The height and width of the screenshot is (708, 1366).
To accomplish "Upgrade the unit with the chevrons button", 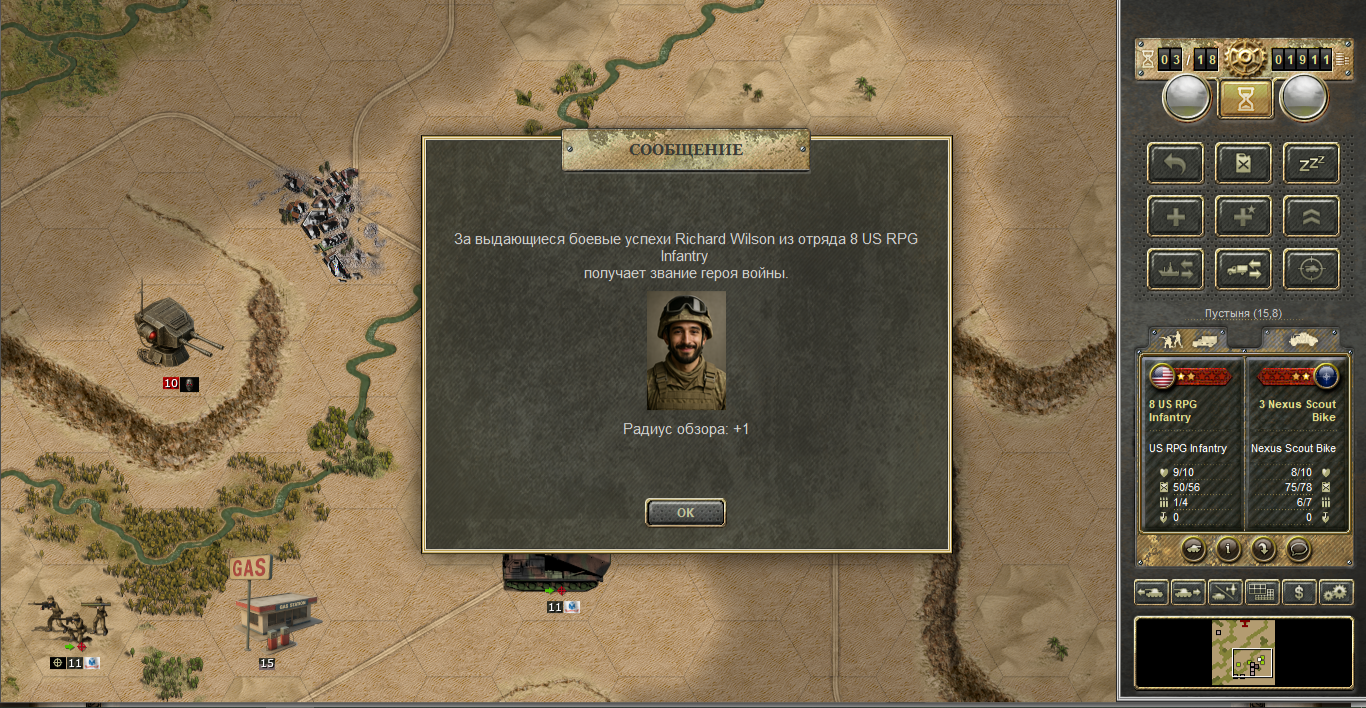I will 1310,216.
